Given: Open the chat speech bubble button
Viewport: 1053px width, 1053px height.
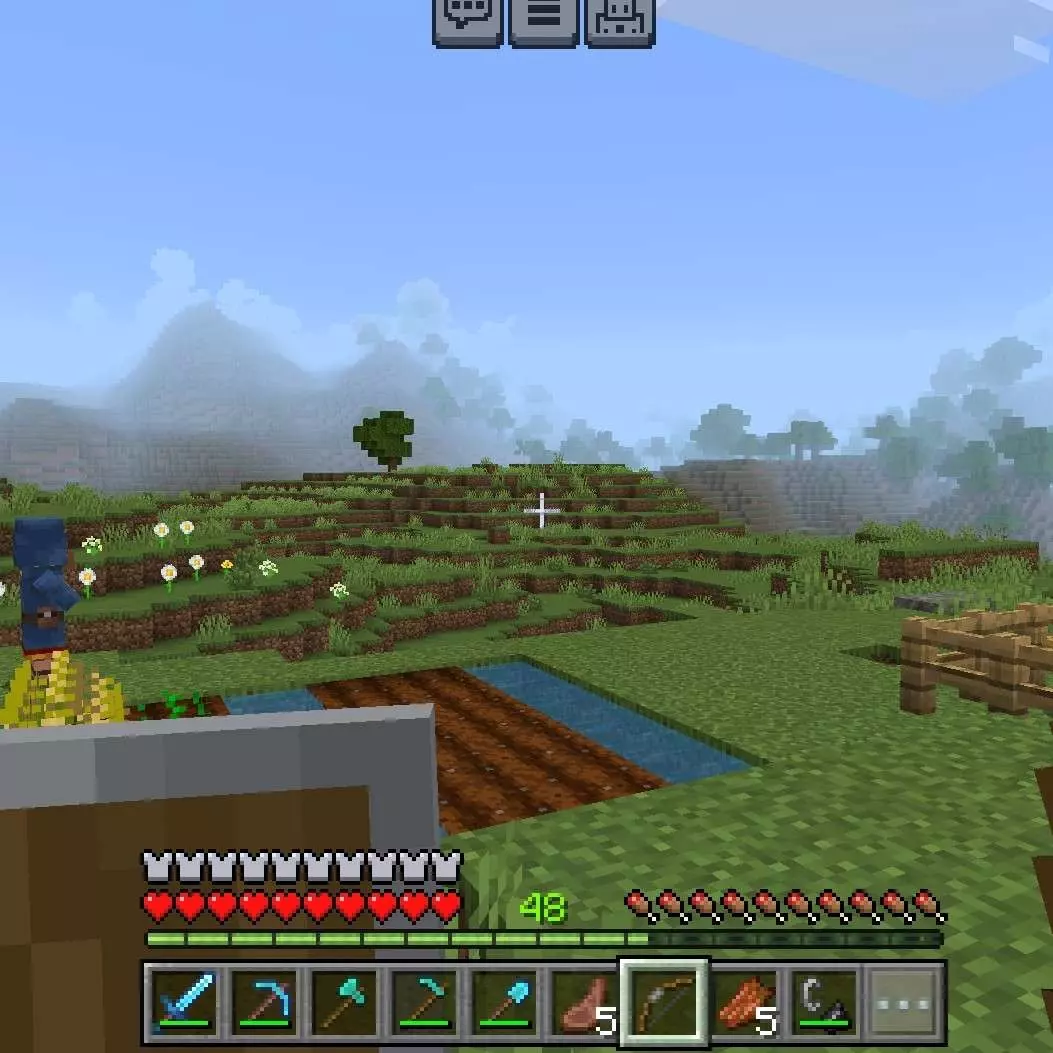Looking at the screenshot, I should 467,20.
